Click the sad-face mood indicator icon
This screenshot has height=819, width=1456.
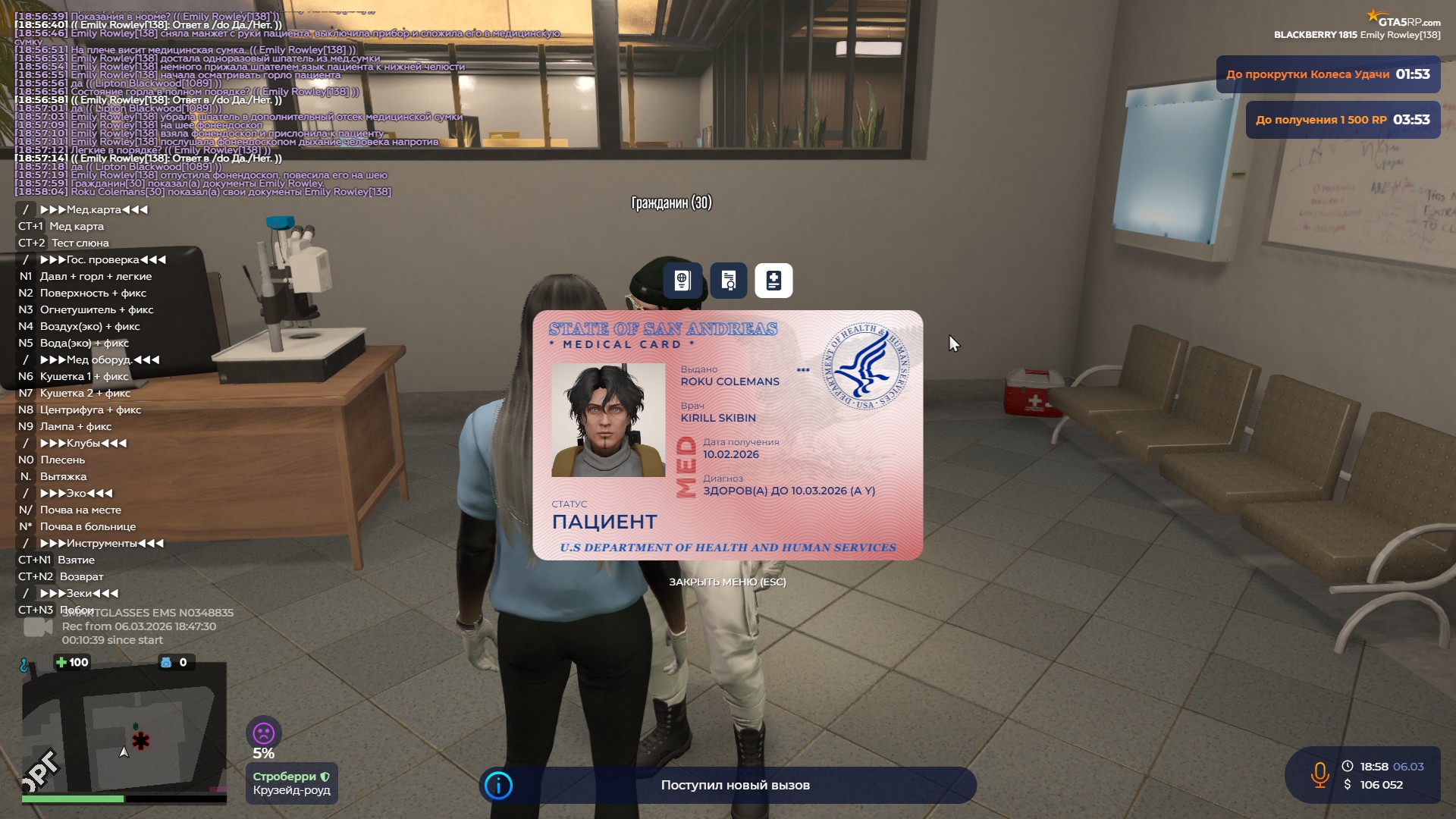263,733
